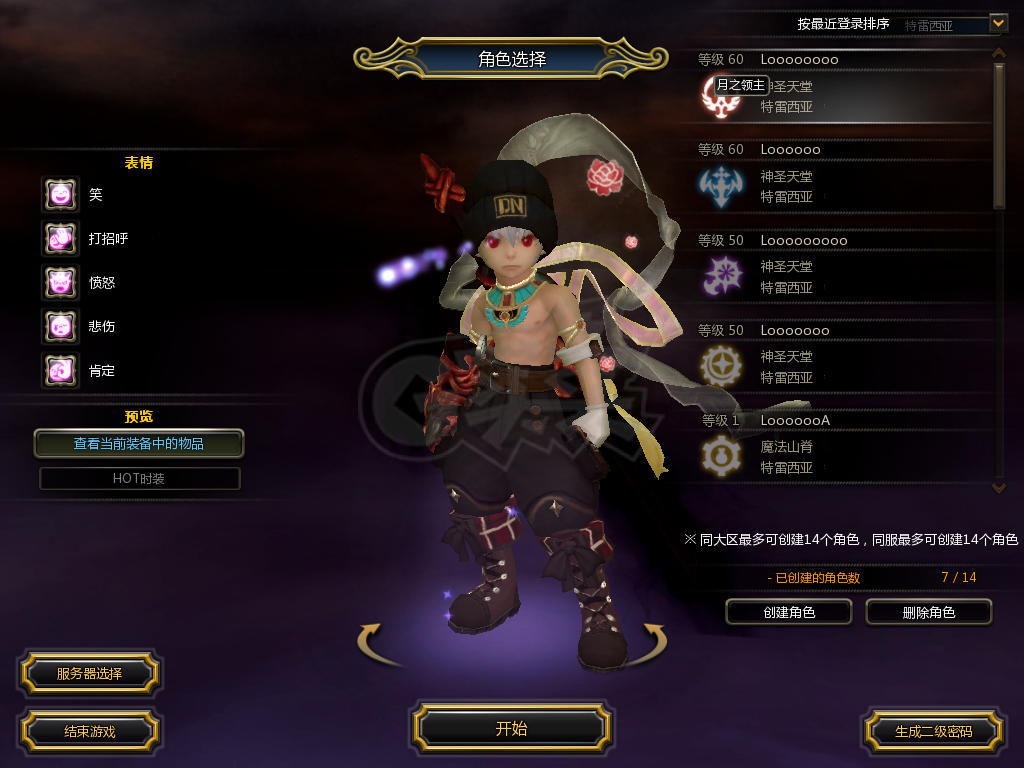Open 服务器选择 server selection
Image resolution: width=1024 pixels, height=768 pixels.
click(x=89, y=674)
